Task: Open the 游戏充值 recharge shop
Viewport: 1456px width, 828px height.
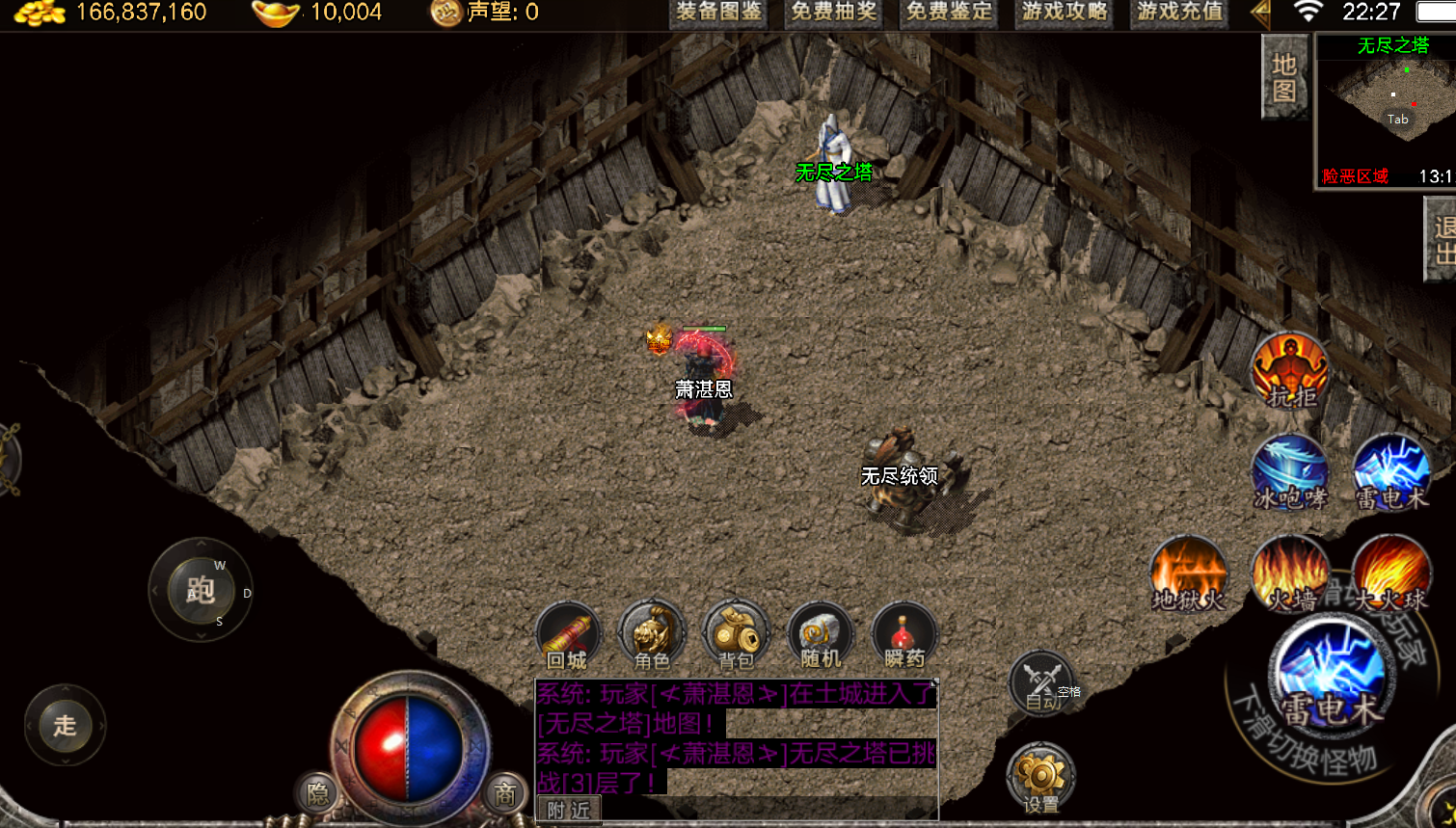Action: pos(1180,13)
